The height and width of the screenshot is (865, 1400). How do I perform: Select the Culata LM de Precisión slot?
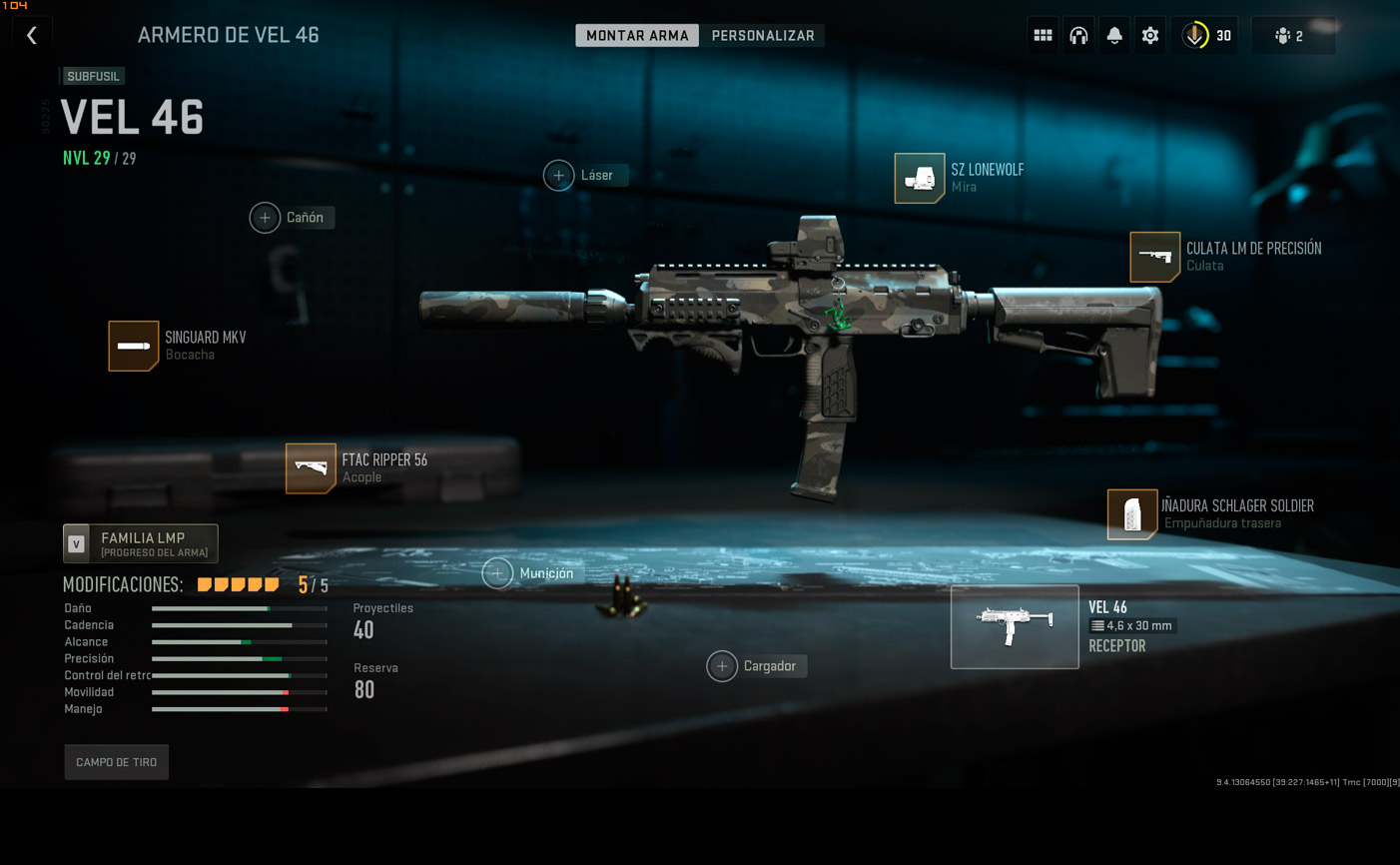[x=1154, y=257]
